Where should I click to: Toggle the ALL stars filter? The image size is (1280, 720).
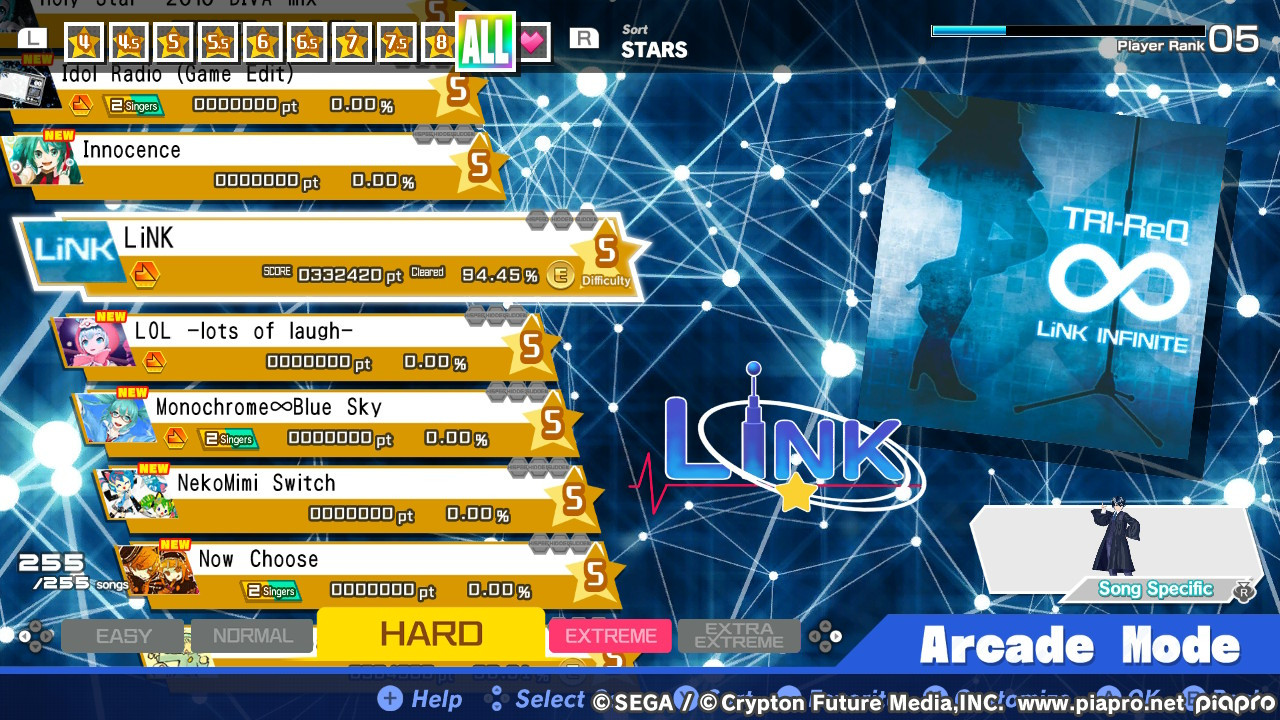tap(487, 42)
